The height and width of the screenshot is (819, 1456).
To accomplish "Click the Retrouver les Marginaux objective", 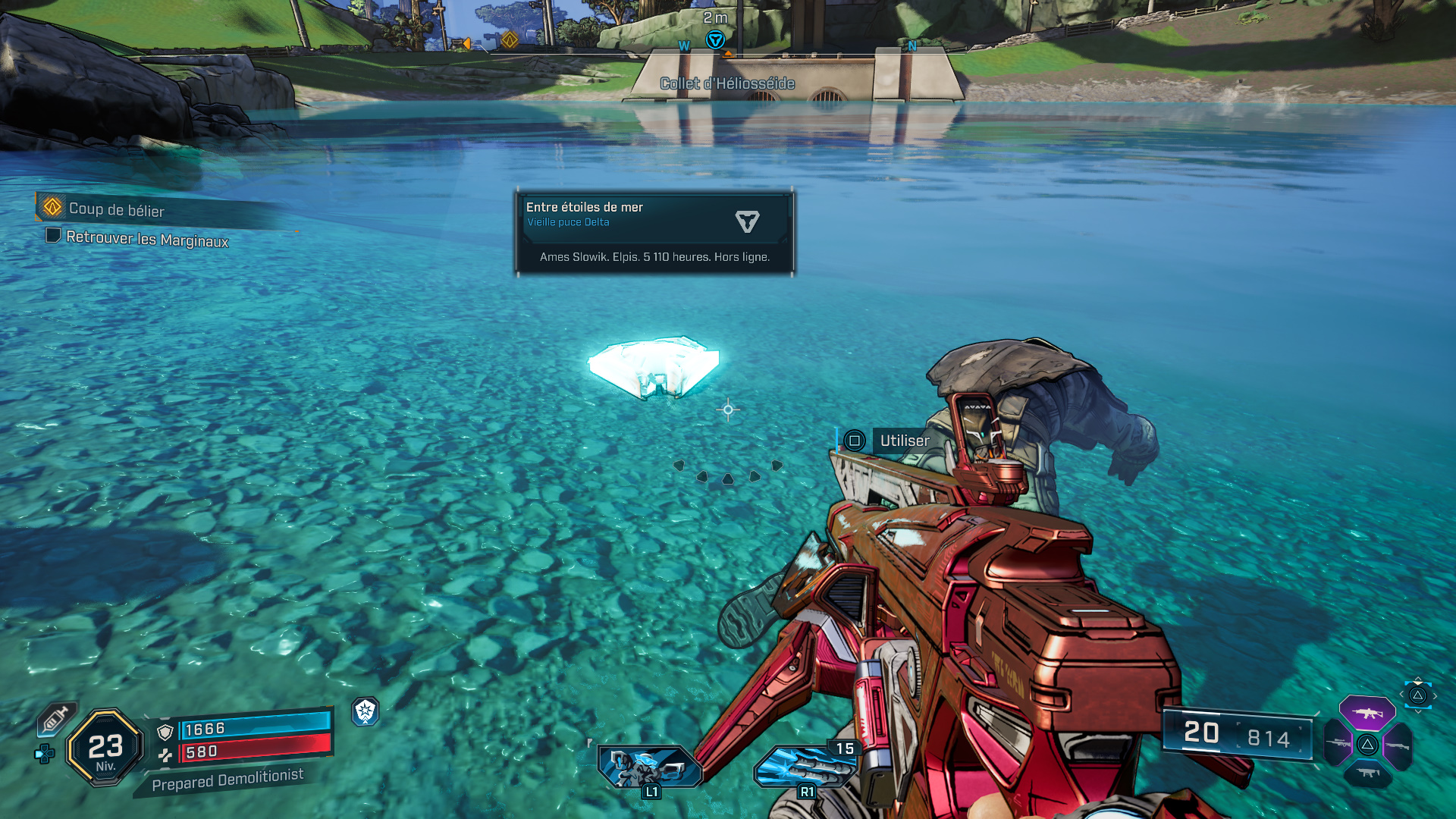I will pos(146,239).
